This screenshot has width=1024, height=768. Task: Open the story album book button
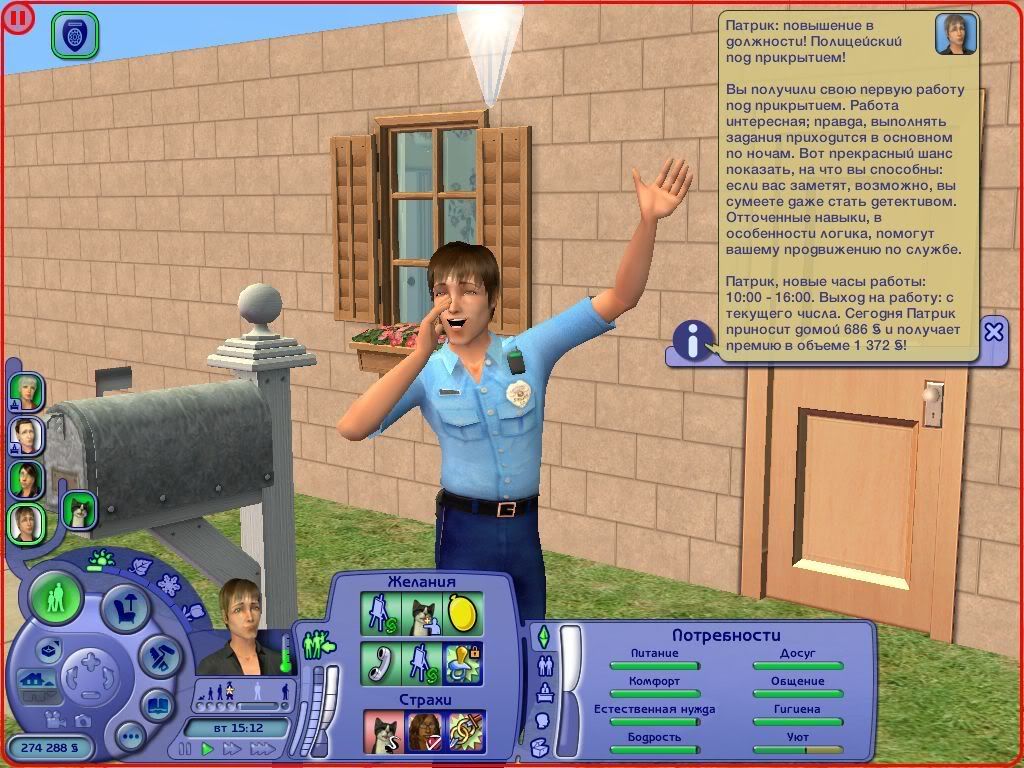[x=159, y=704]
